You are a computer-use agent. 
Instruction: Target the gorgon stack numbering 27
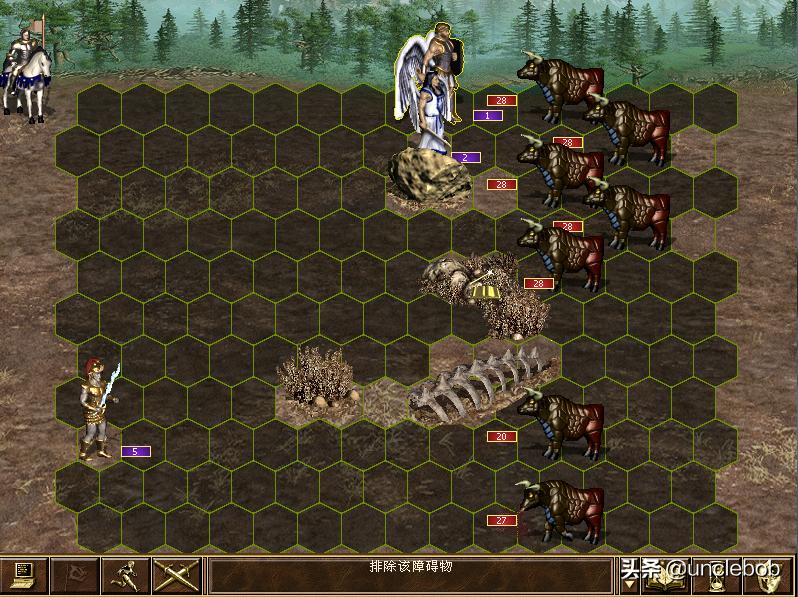560,510
